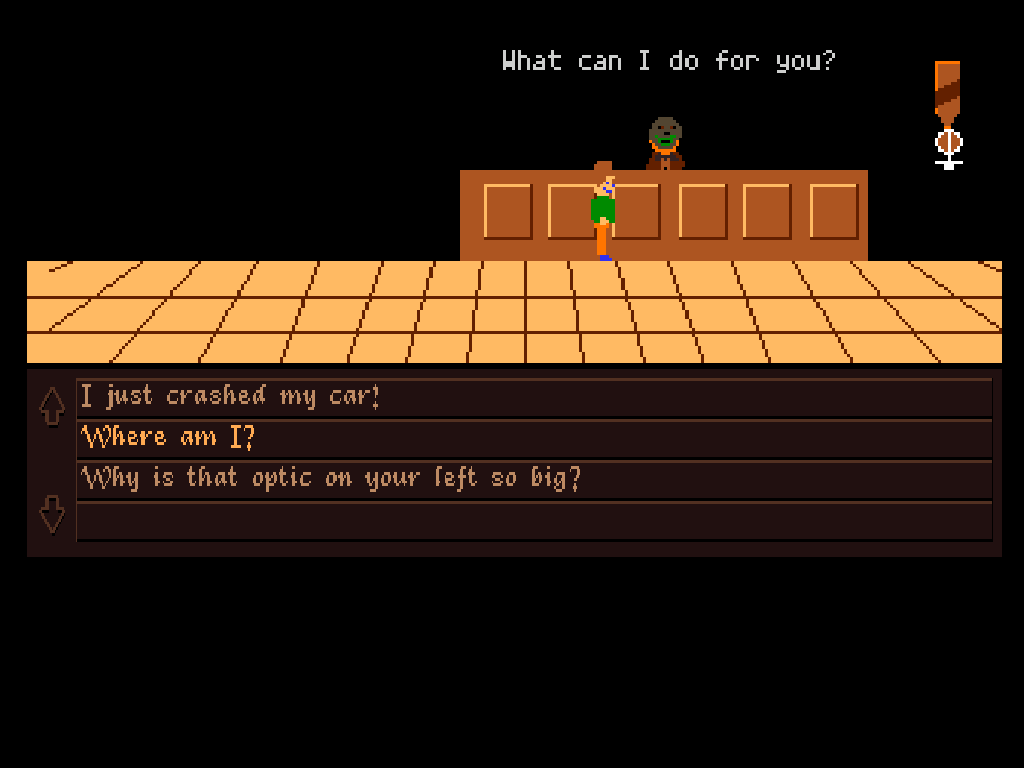Screen dimensions: 1024x768
Task: Ask why the optic is so big
Action: pos(331,479)
